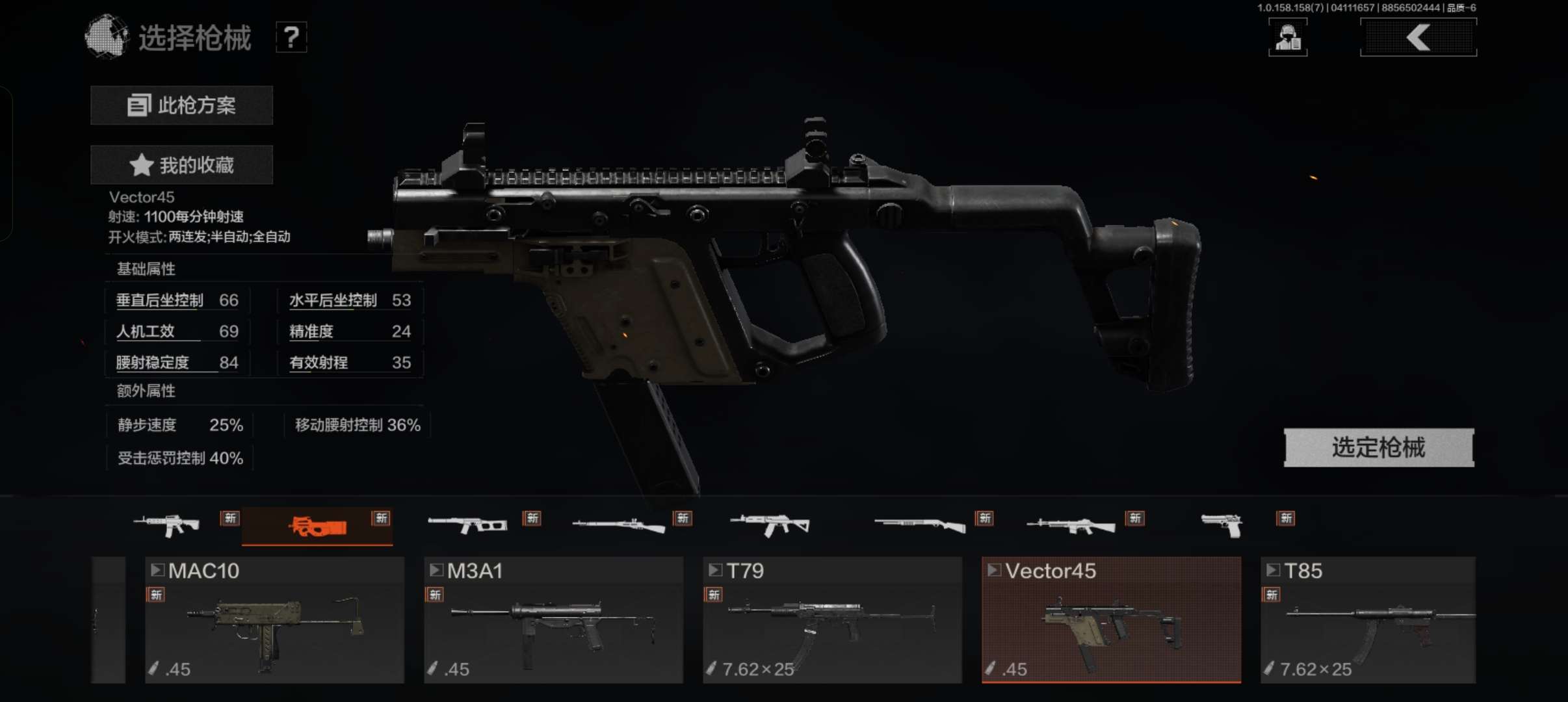Image resolution: width=1568 pixels, height=702 pixels.
Task: Open the operator profile icon
Action: point(1287,38)
